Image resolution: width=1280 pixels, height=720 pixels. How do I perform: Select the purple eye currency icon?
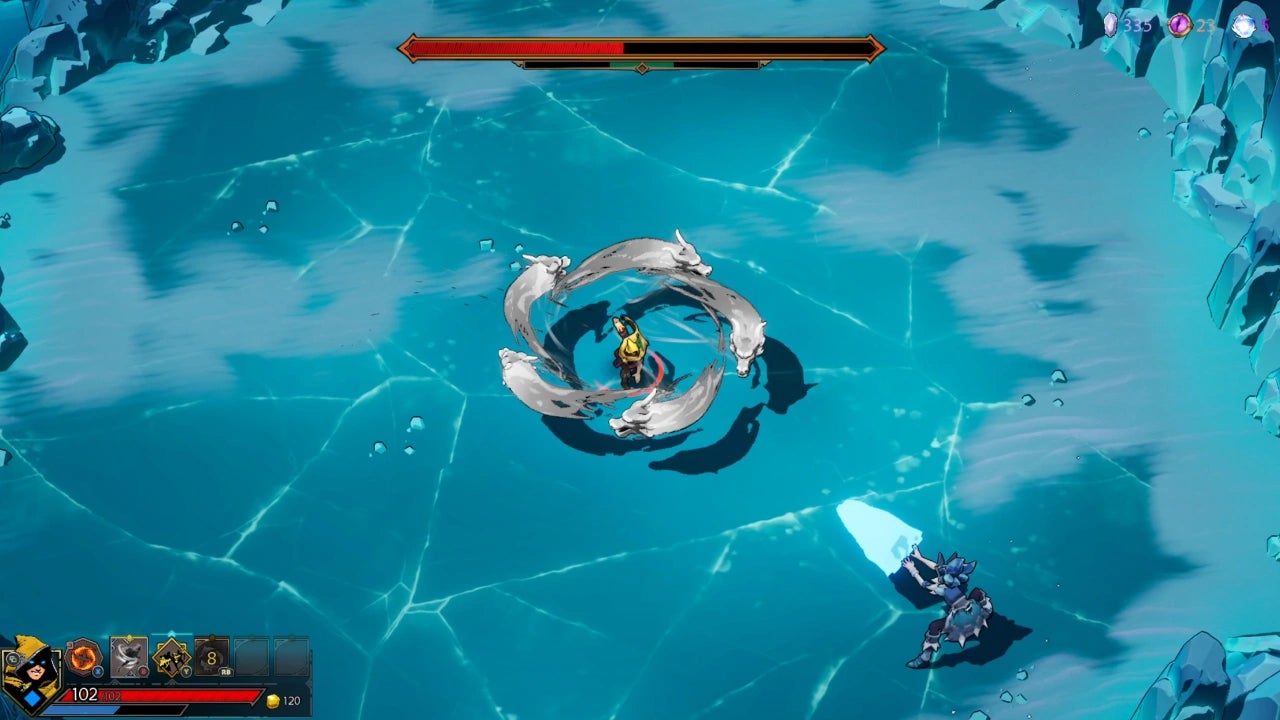(1180, 25)
